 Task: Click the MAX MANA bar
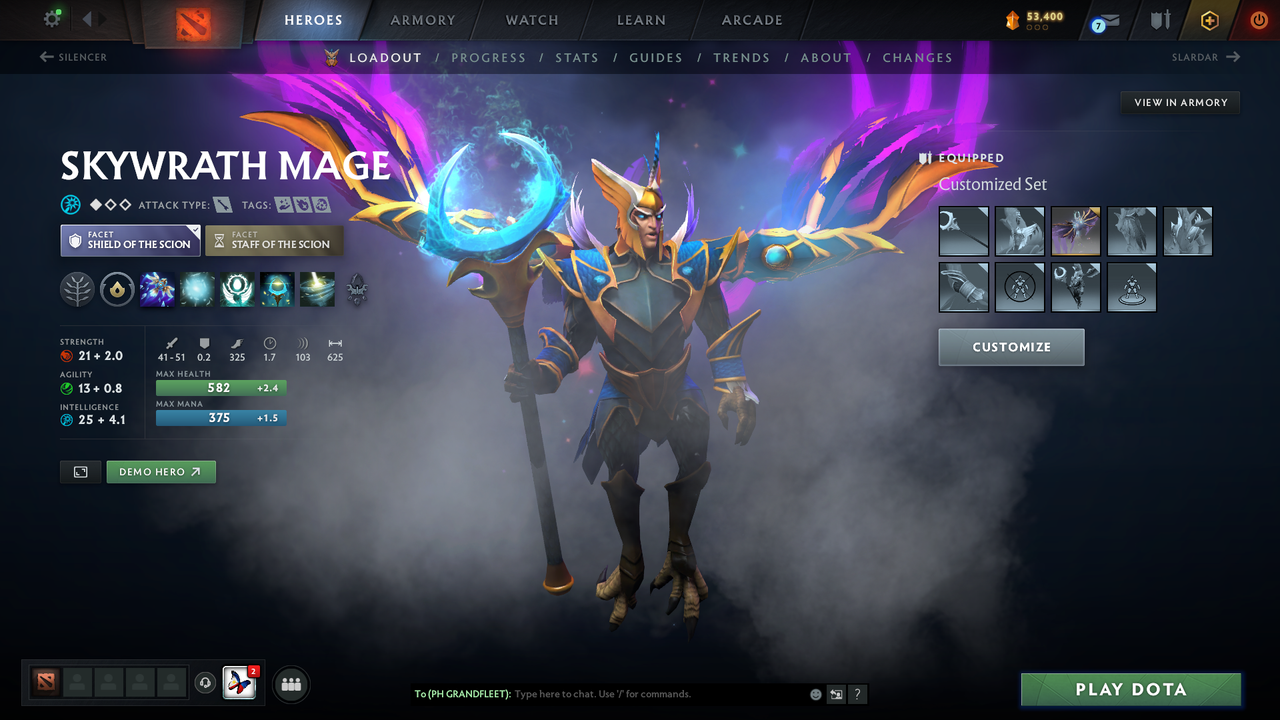point(221,418)
